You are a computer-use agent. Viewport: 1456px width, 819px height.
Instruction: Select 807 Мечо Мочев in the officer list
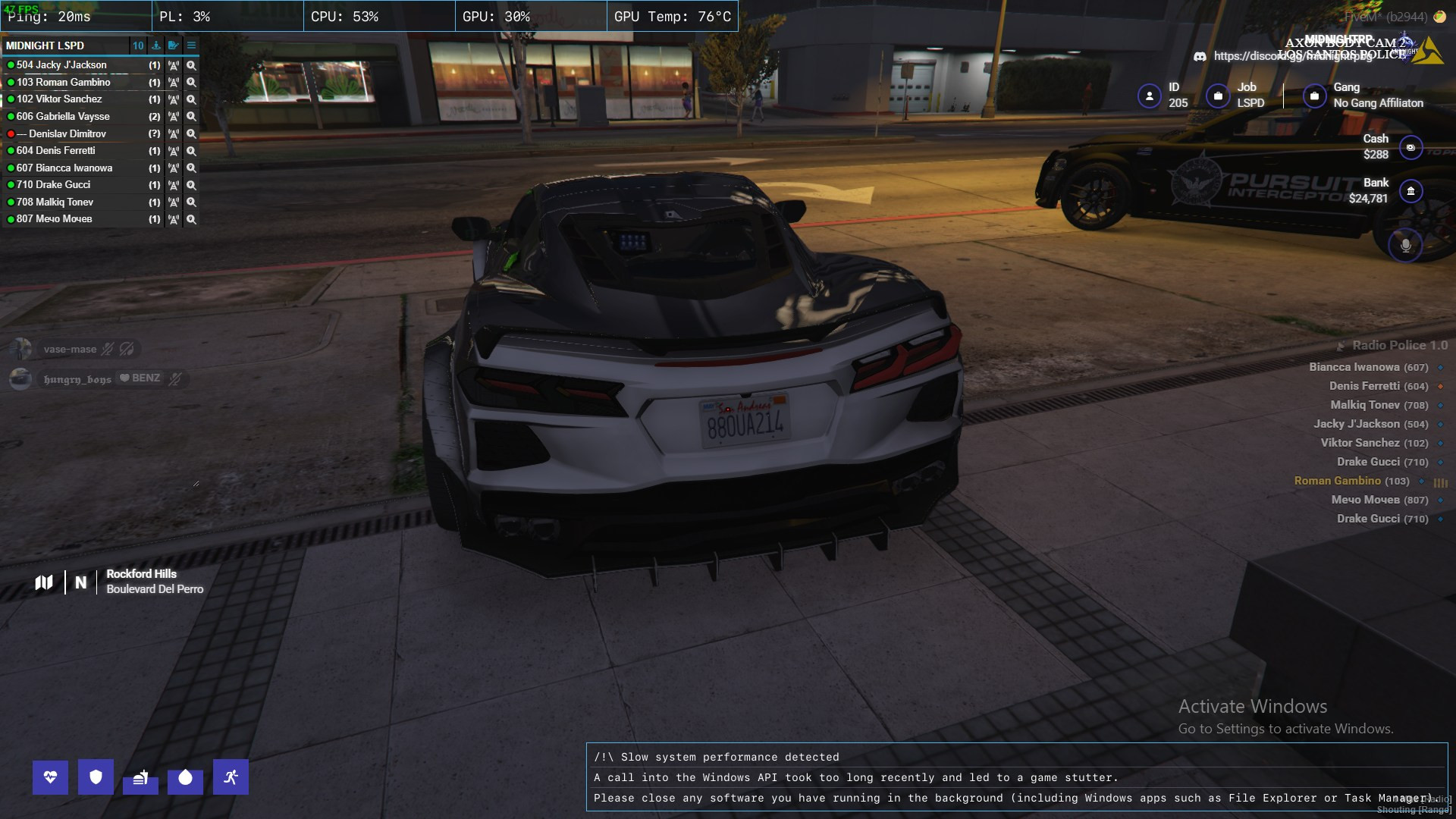(54, 219)
